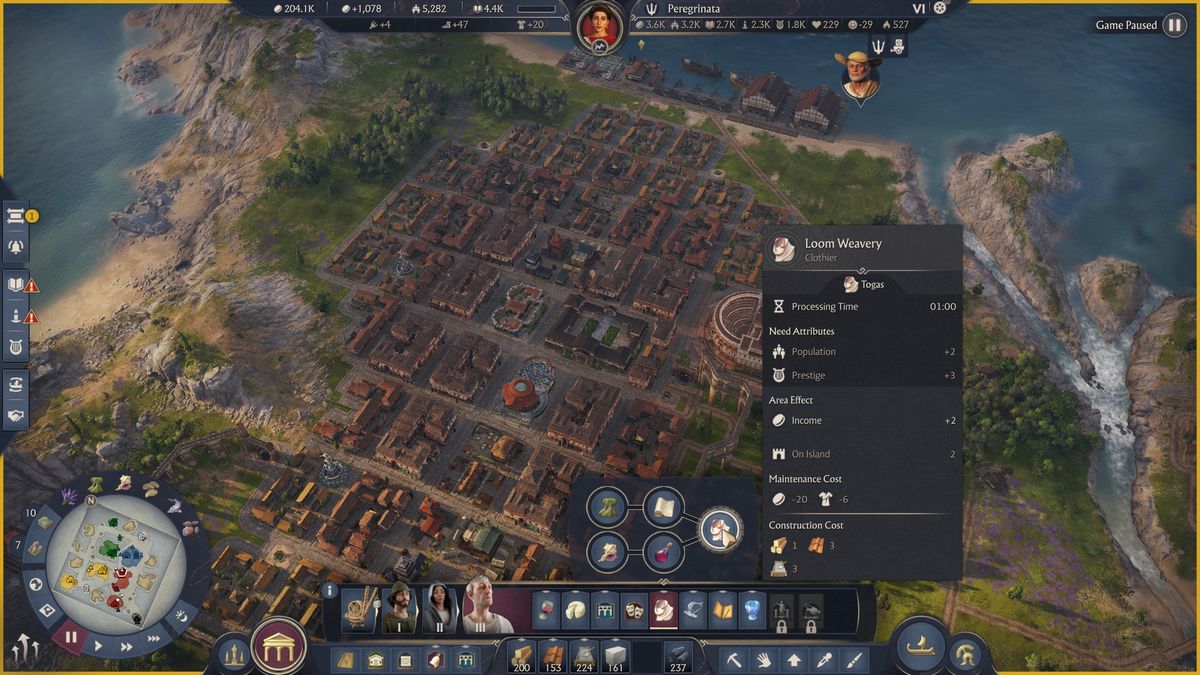1200x675 pixels.
Task: Open the book menu with warning badge
Action: click(x=16, y=285)
